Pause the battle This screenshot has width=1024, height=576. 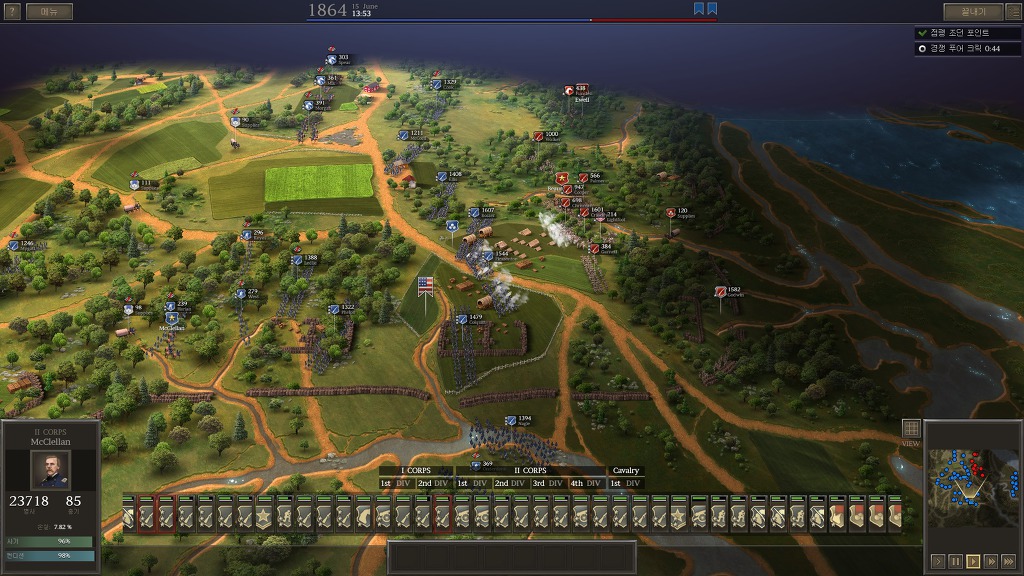coord(955,561)
